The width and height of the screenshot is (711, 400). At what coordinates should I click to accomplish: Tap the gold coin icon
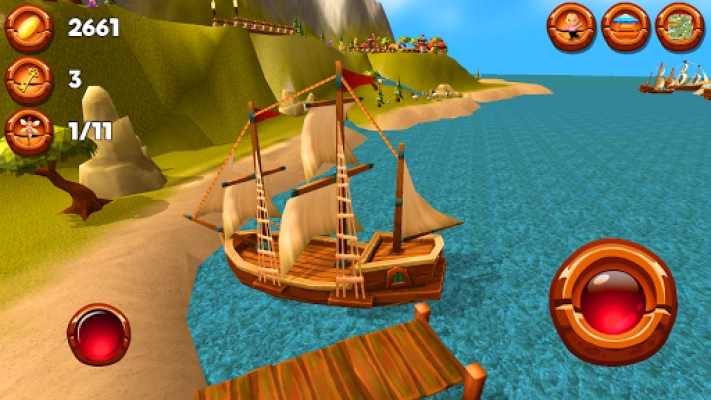pyautogui.click(x=28, y=27)
